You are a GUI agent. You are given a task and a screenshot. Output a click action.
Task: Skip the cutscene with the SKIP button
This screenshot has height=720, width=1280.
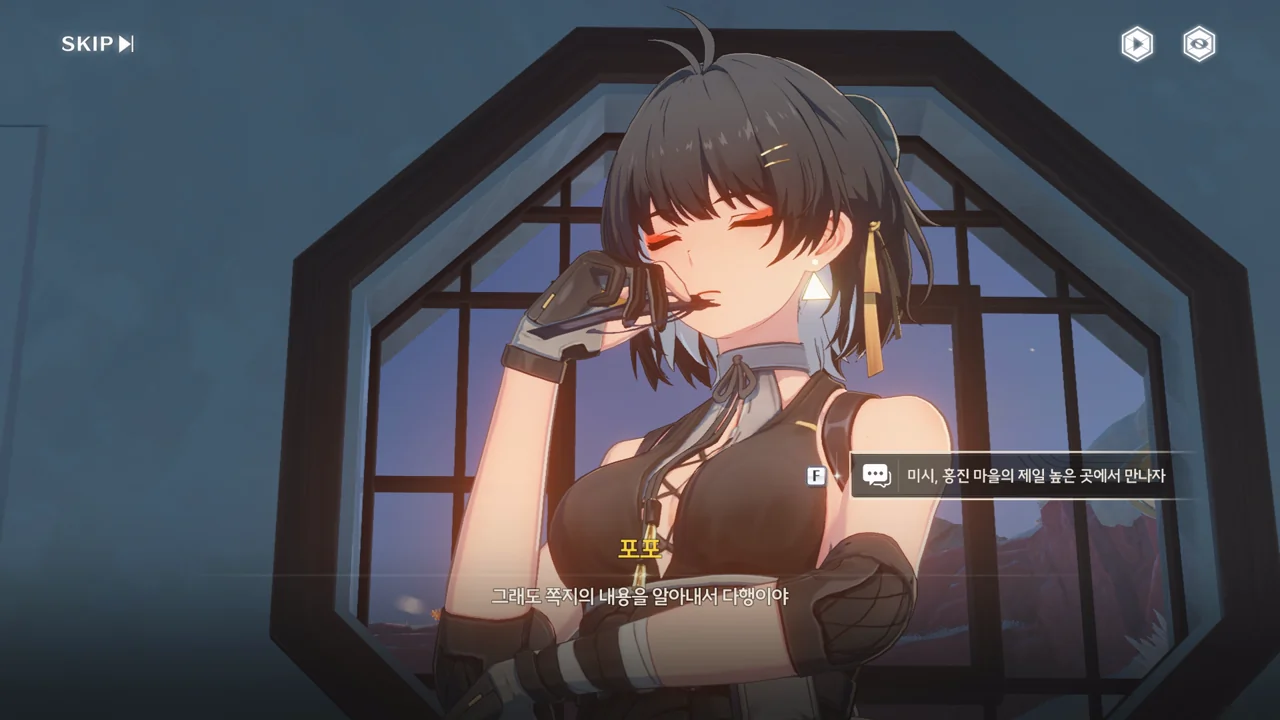pos(97,44)
